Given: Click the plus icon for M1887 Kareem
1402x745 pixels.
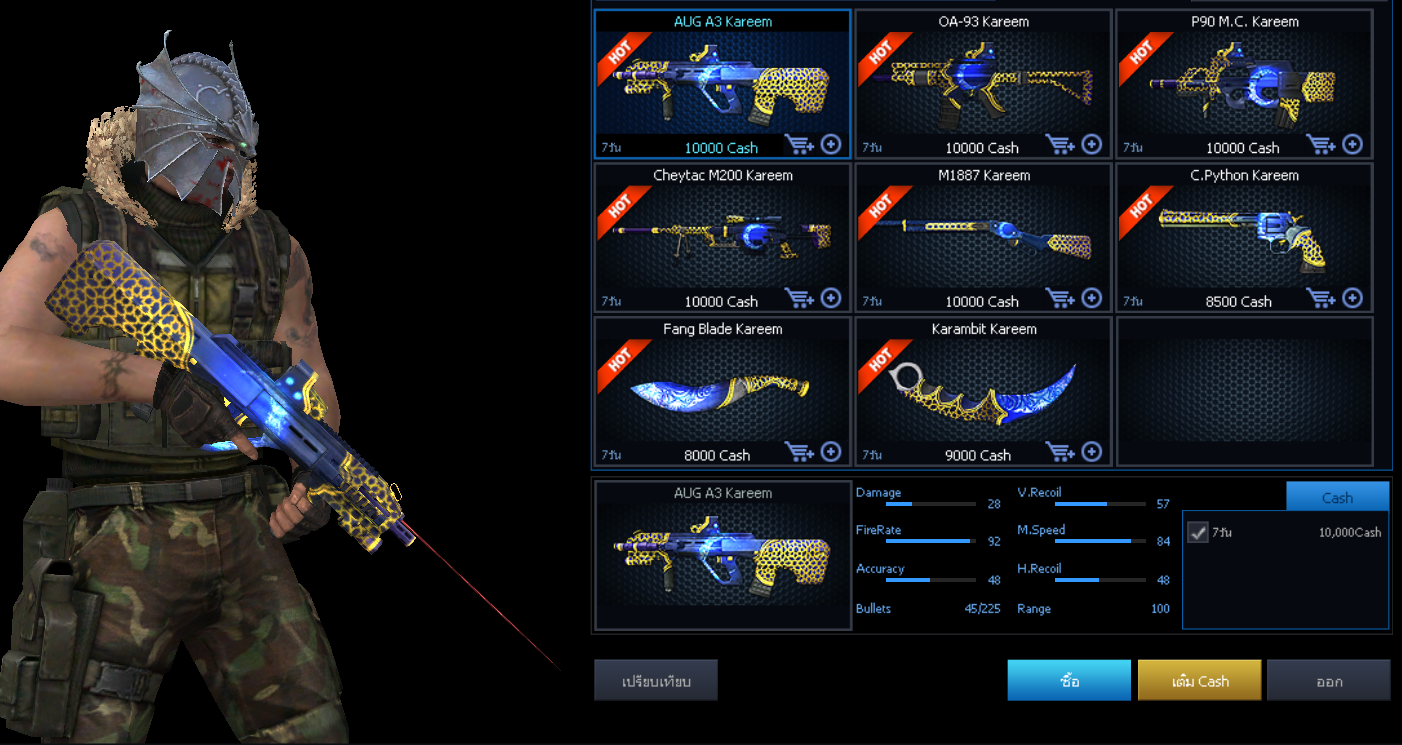Looking at the screenshot, I should 1091,298.
